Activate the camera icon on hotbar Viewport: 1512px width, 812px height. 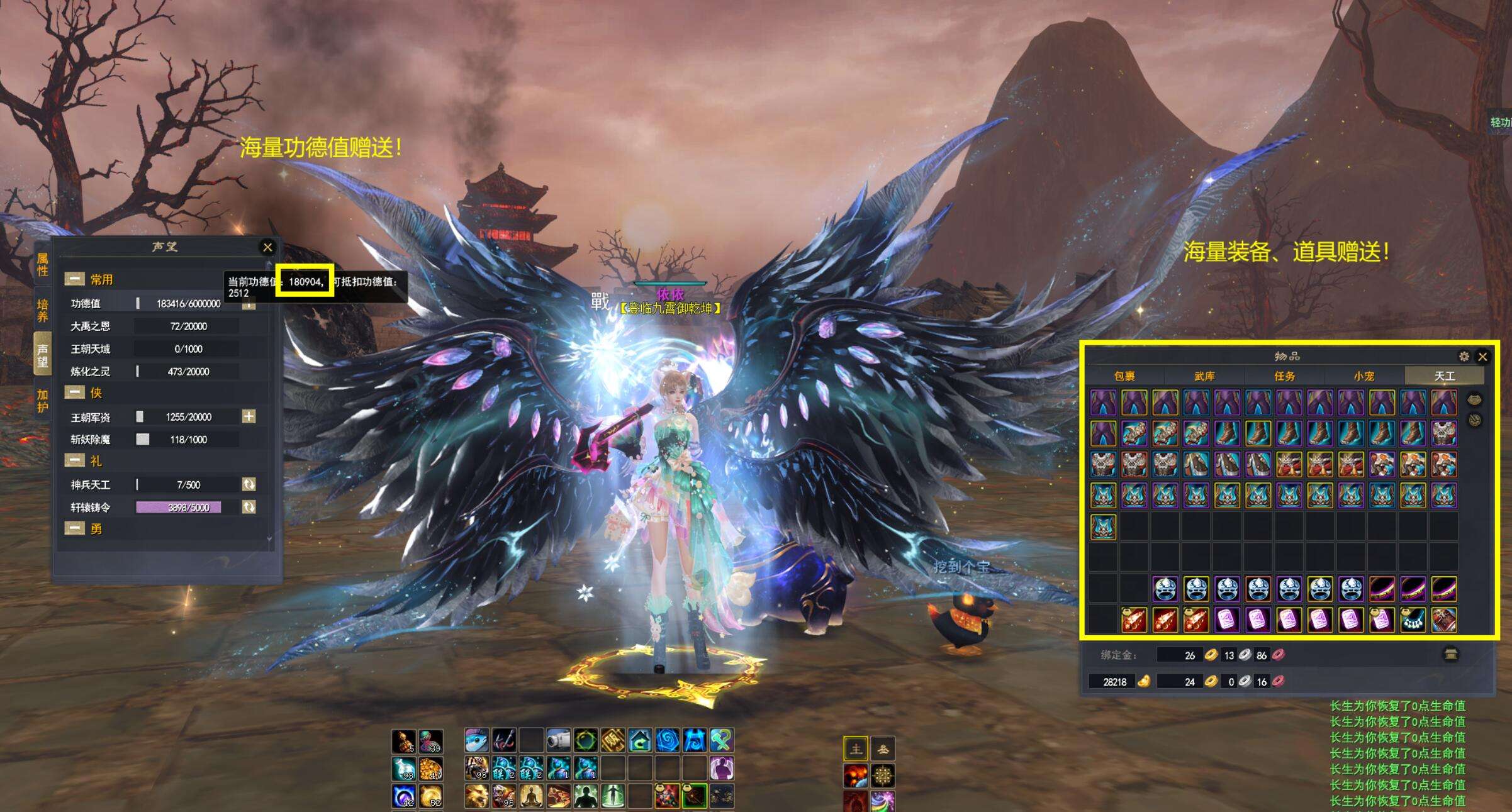coord(557,740)
